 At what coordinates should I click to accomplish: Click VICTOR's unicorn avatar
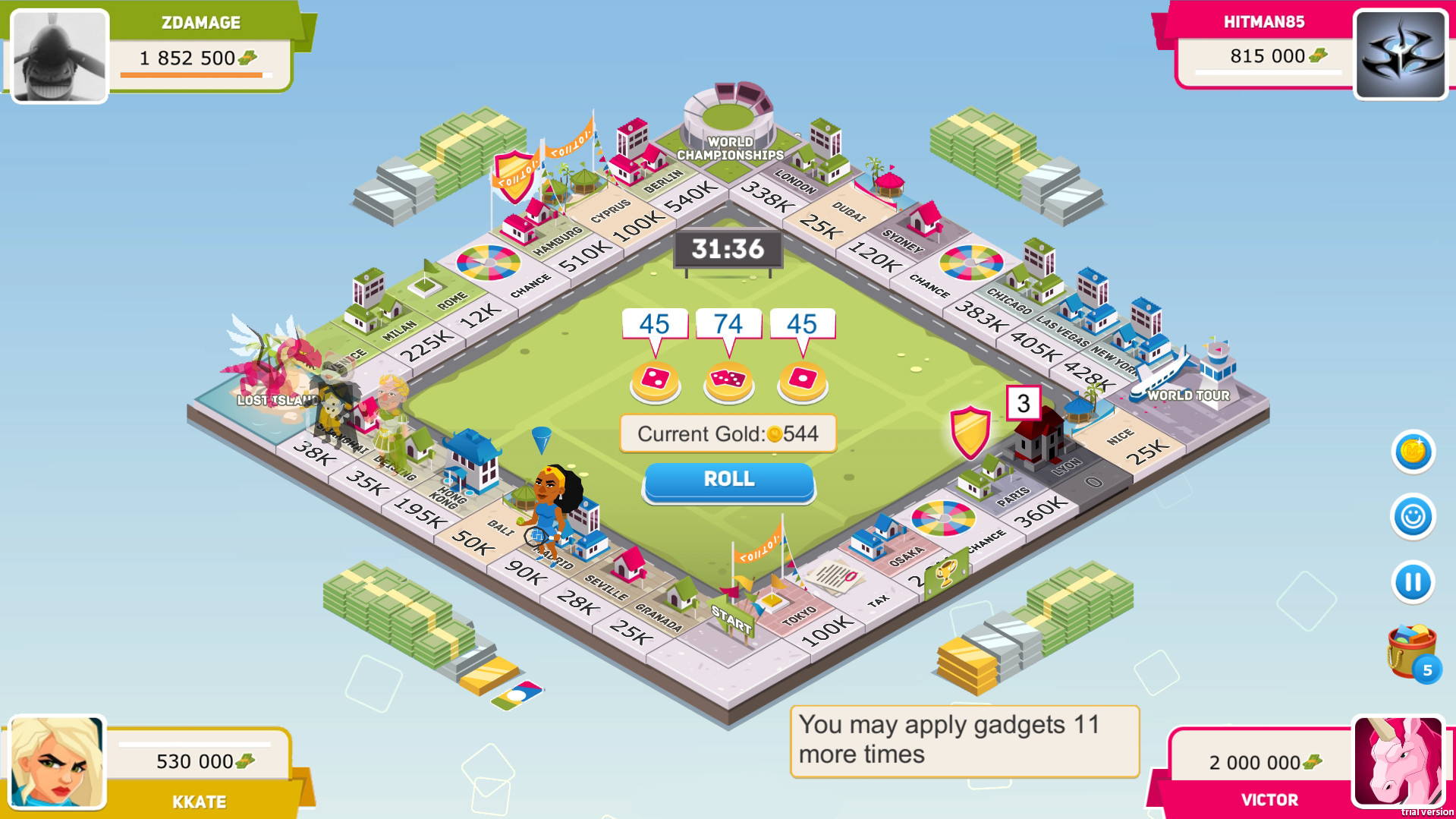[x=1399, y=760]
